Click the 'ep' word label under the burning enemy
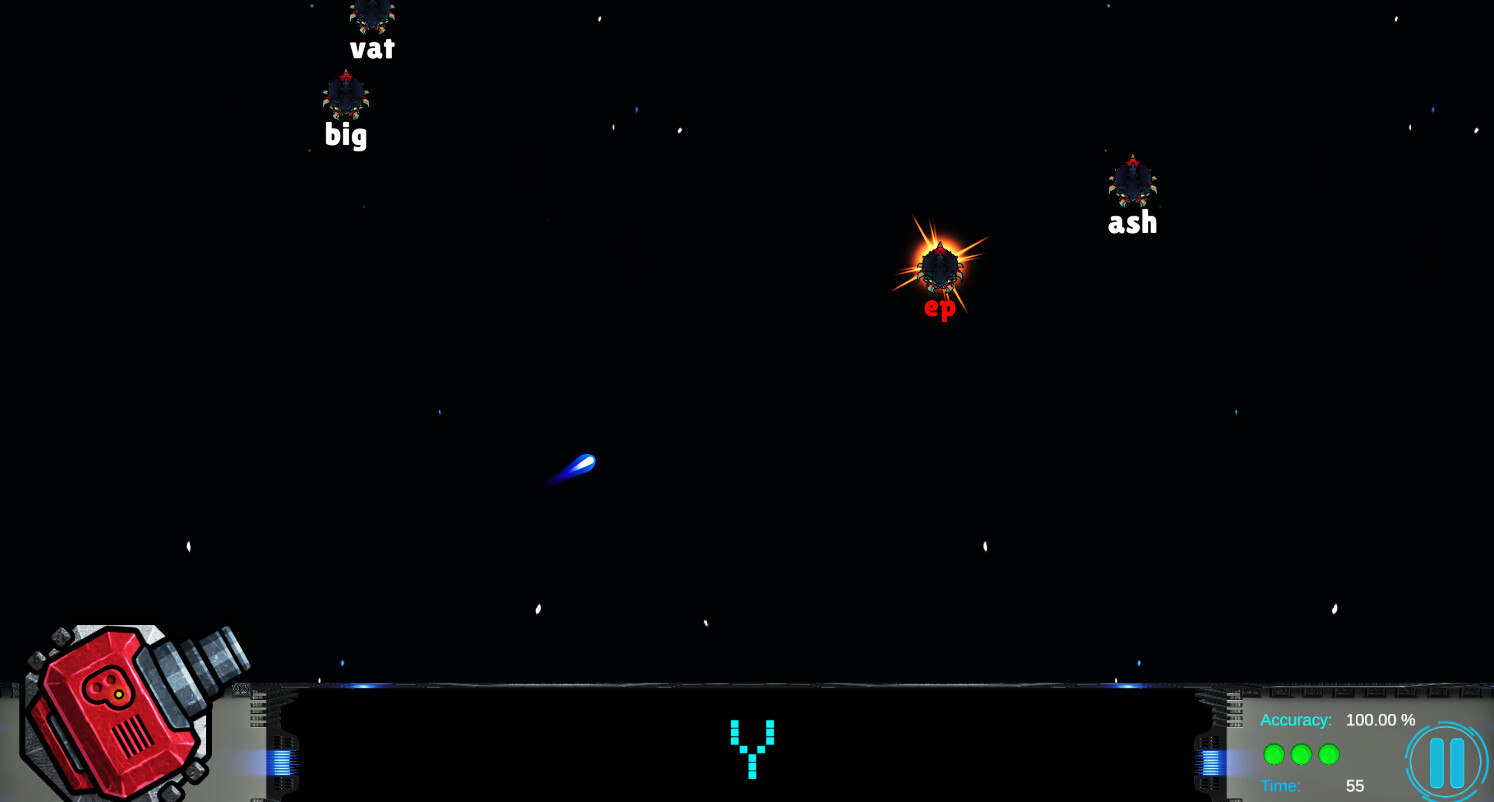Screen dimensions: 1494x802 pos(939,309)
